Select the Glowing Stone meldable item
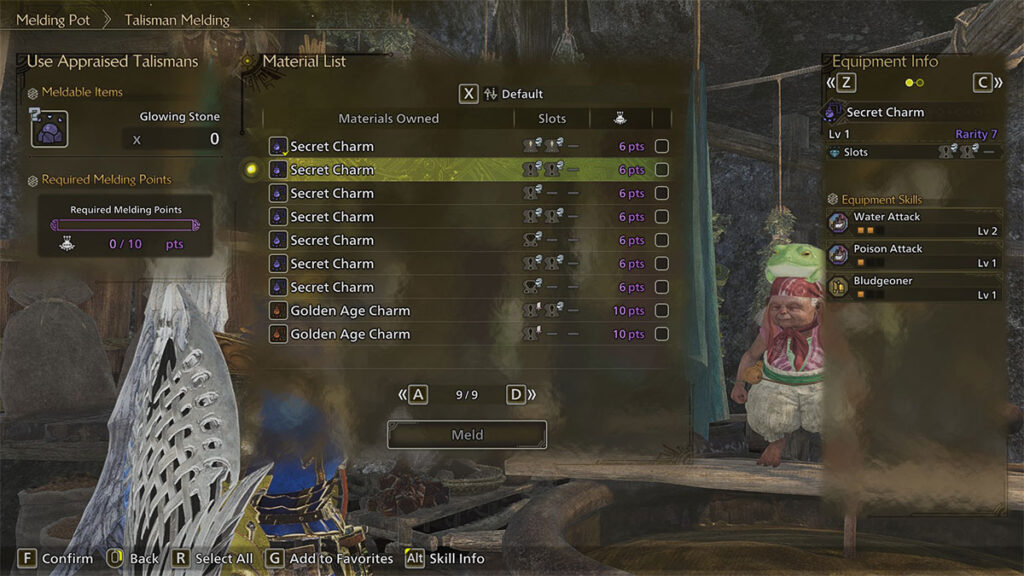The width and height of the screenshot is (1024, 576). (49, 129)
